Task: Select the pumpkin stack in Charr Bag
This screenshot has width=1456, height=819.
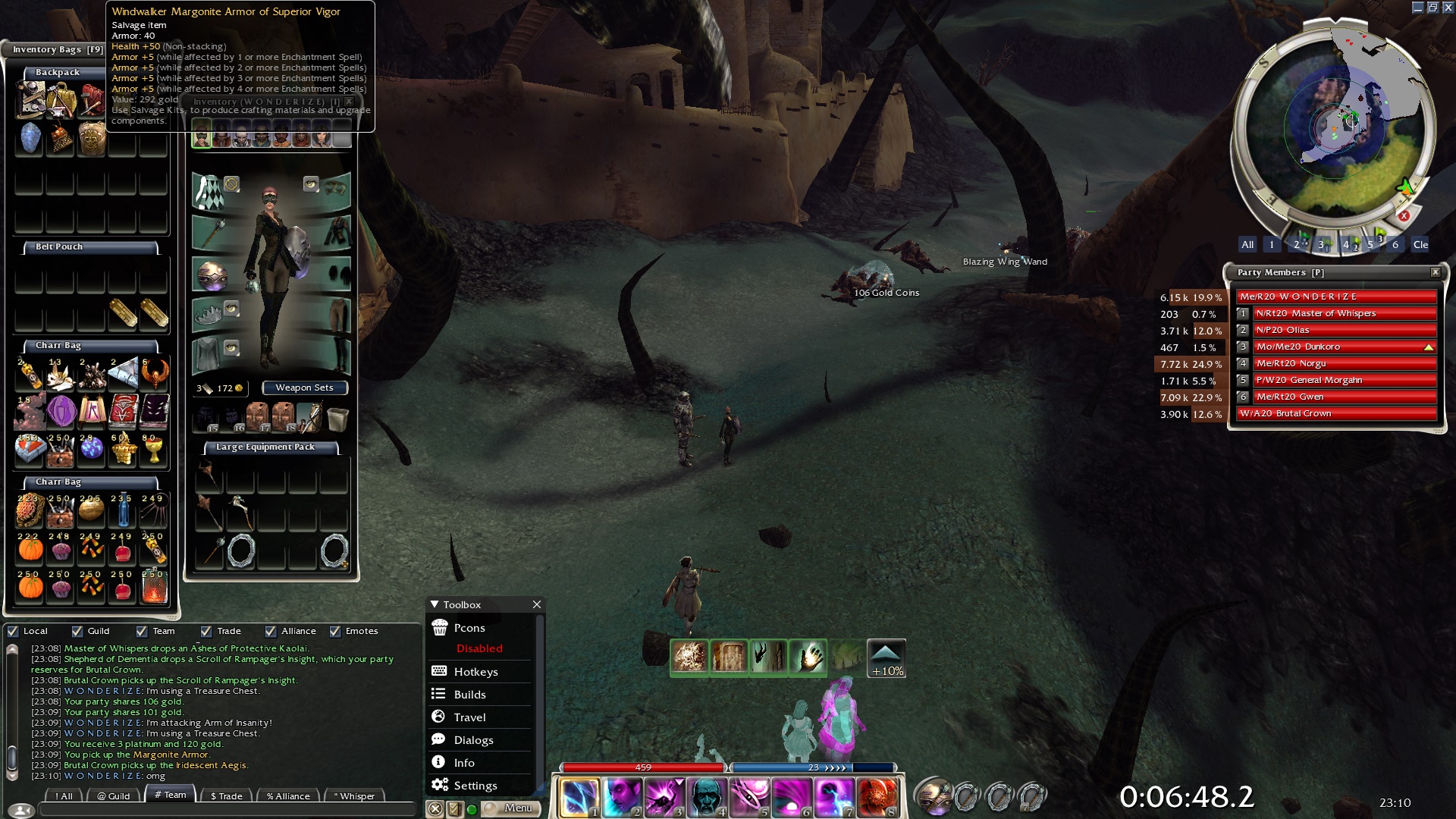Action: (30, 548)
